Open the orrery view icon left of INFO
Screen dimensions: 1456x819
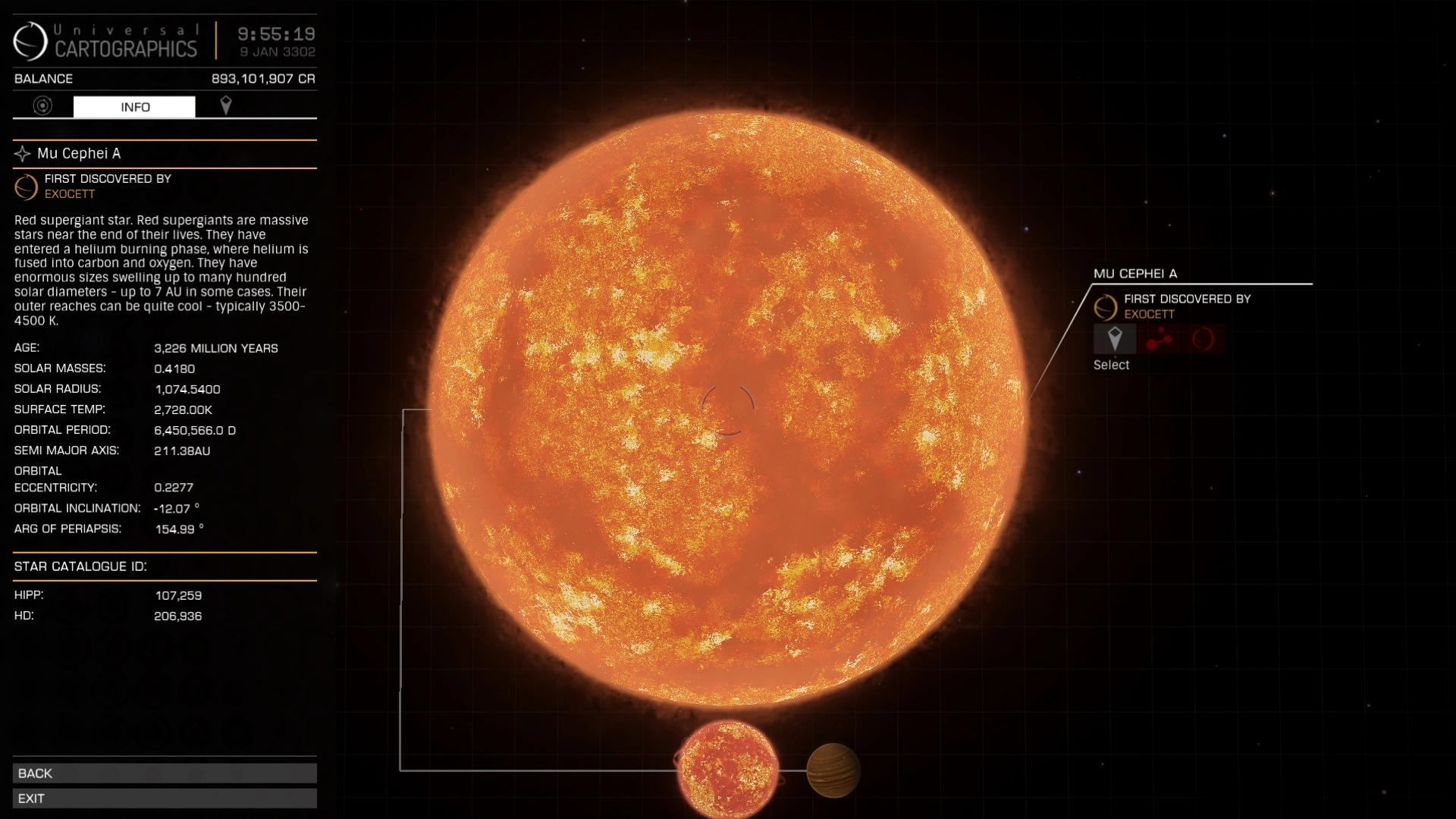tap(42, 106)
